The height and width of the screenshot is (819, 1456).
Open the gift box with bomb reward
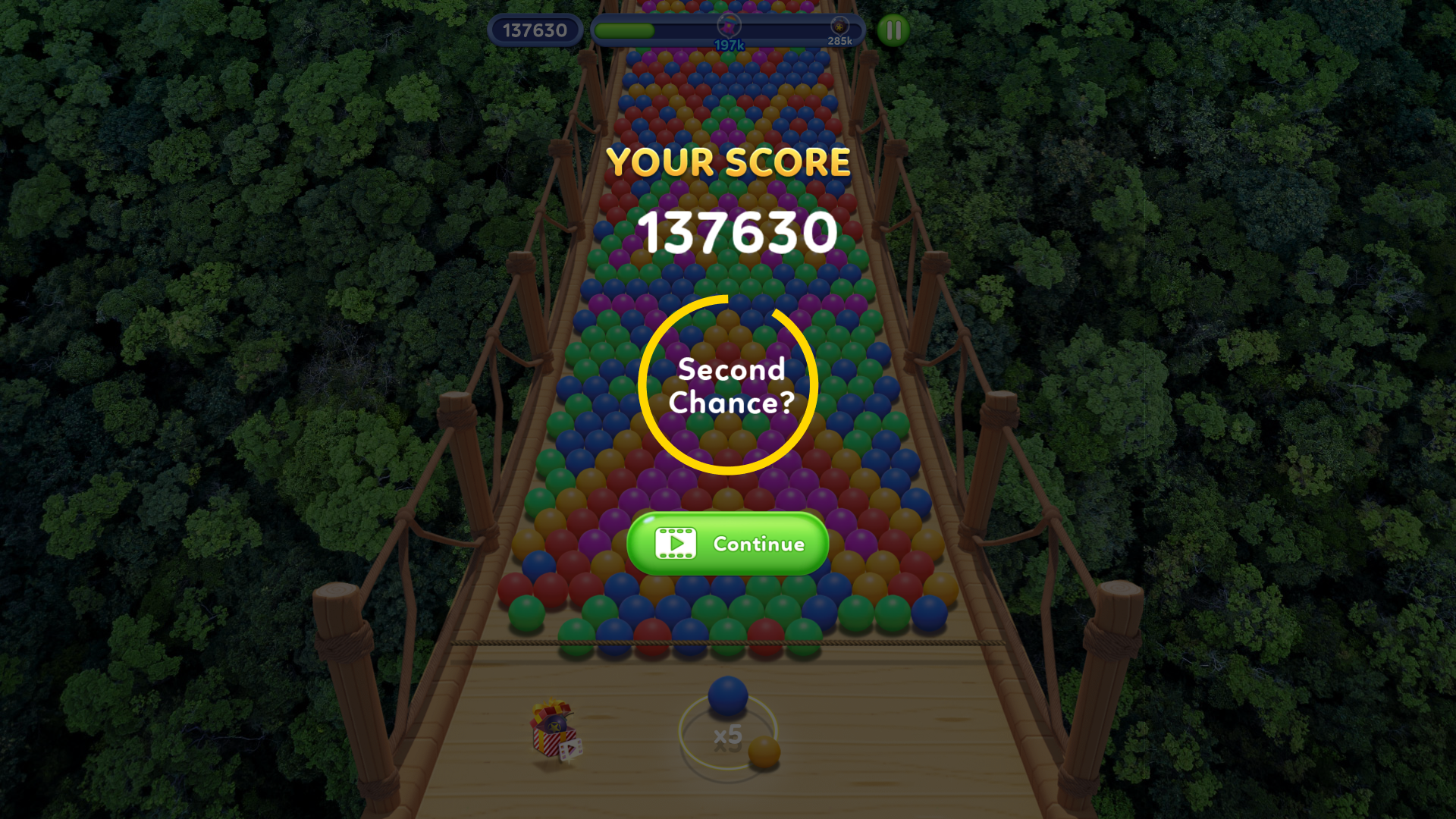[552, 732]
